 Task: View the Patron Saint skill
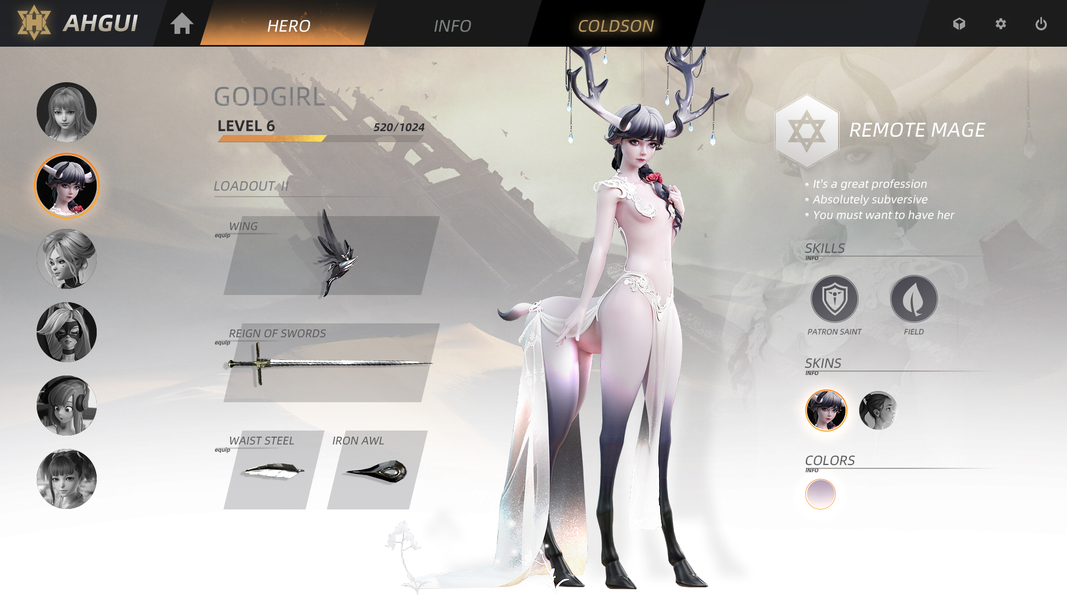[x=834, y=299]
